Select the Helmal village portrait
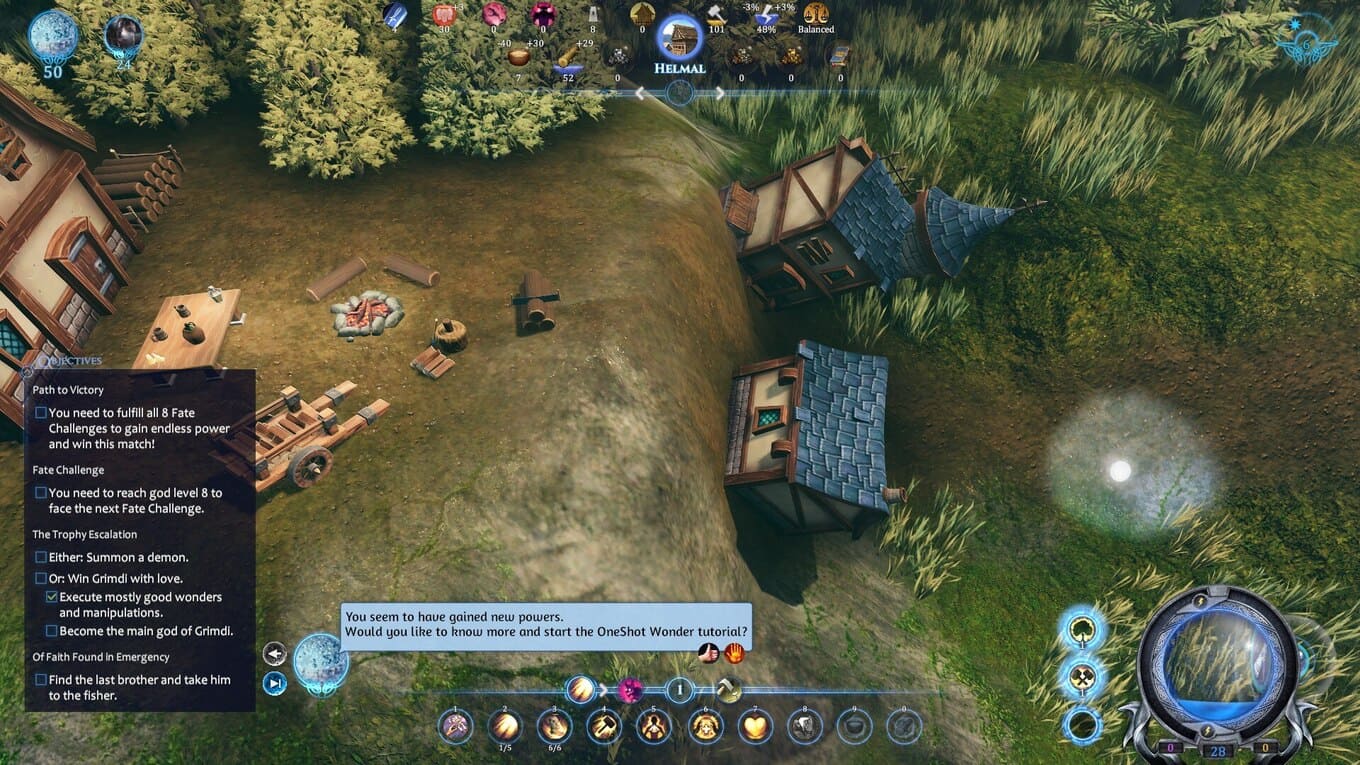 [x=679, y=38]
